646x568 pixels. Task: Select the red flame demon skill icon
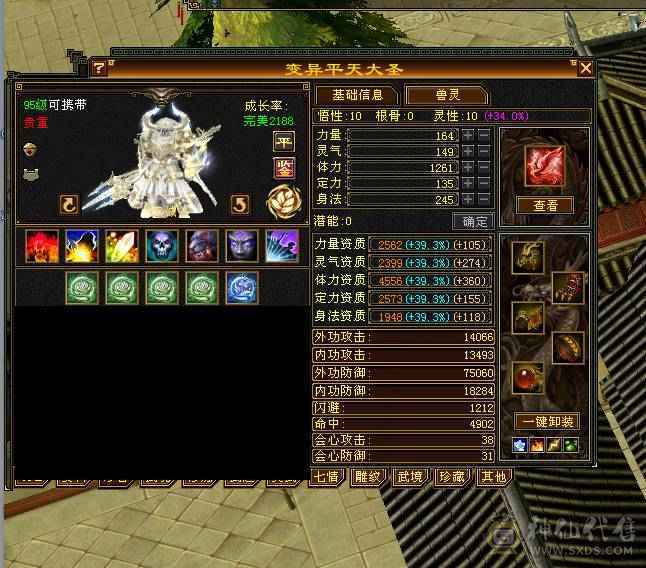click(x=40, y=246)
